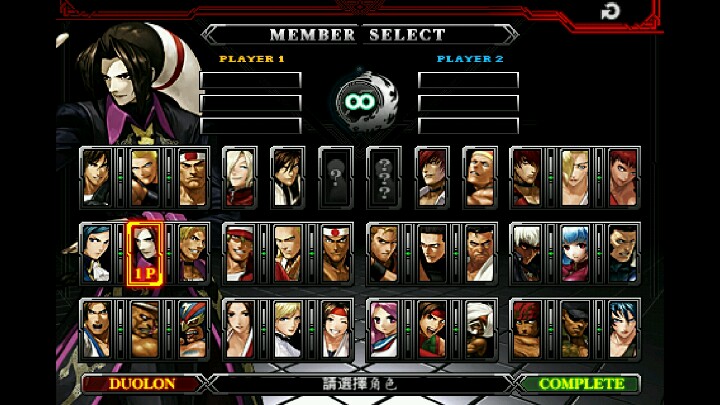Pick Kula Diamond's portrait
Screen dimensions: 720x405
[x=576, y=251]
